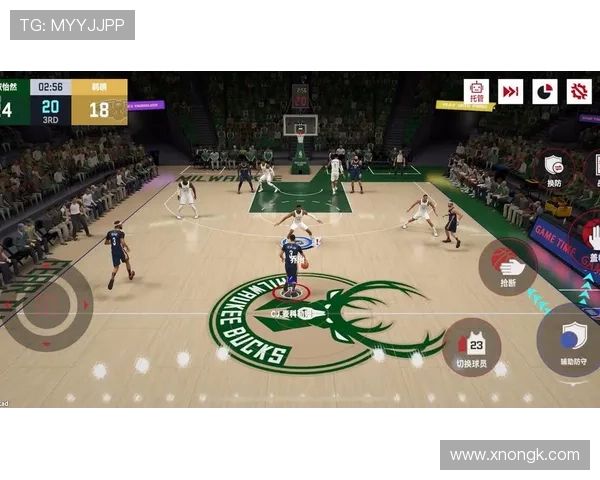
Task: Open the red gear settings menu
Action: pos(579,92)
